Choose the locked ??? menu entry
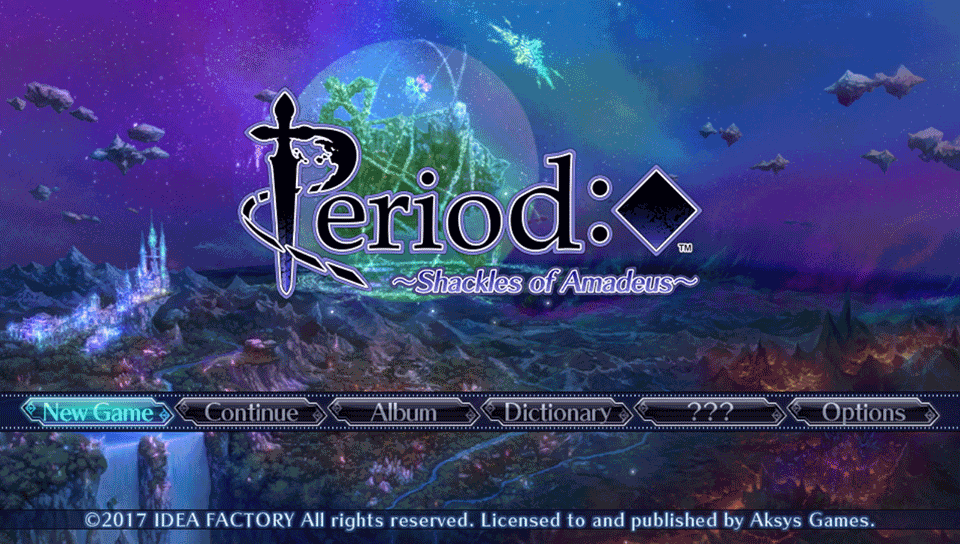The height and width of the screenshot is (544, 960). pos(711,412)
